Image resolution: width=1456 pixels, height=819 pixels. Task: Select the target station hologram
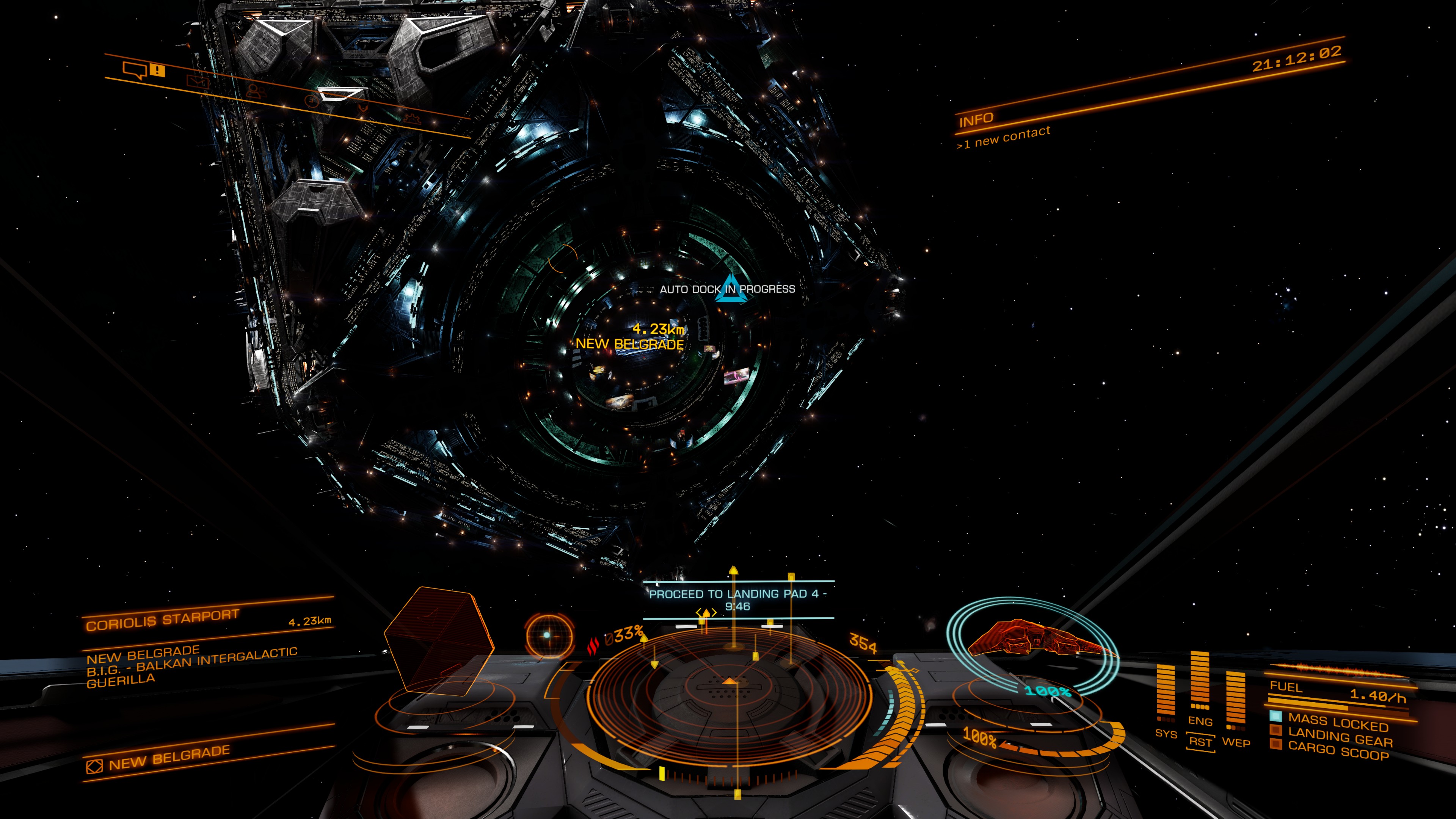click(438, 642)
